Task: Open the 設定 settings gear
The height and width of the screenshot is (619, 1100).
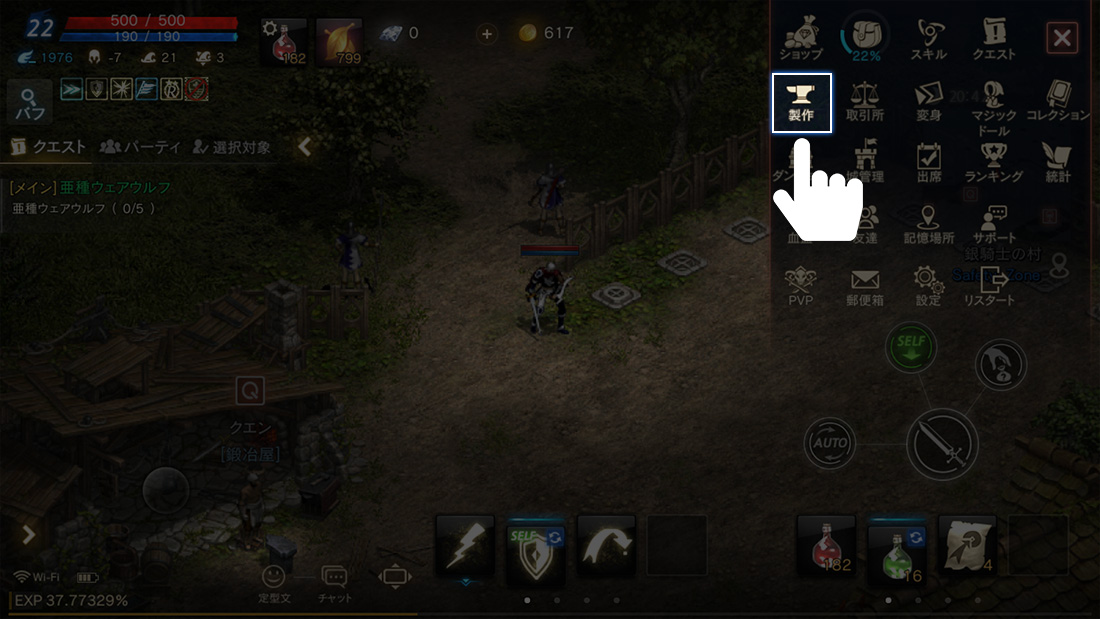Action: [x=929, y=286]
